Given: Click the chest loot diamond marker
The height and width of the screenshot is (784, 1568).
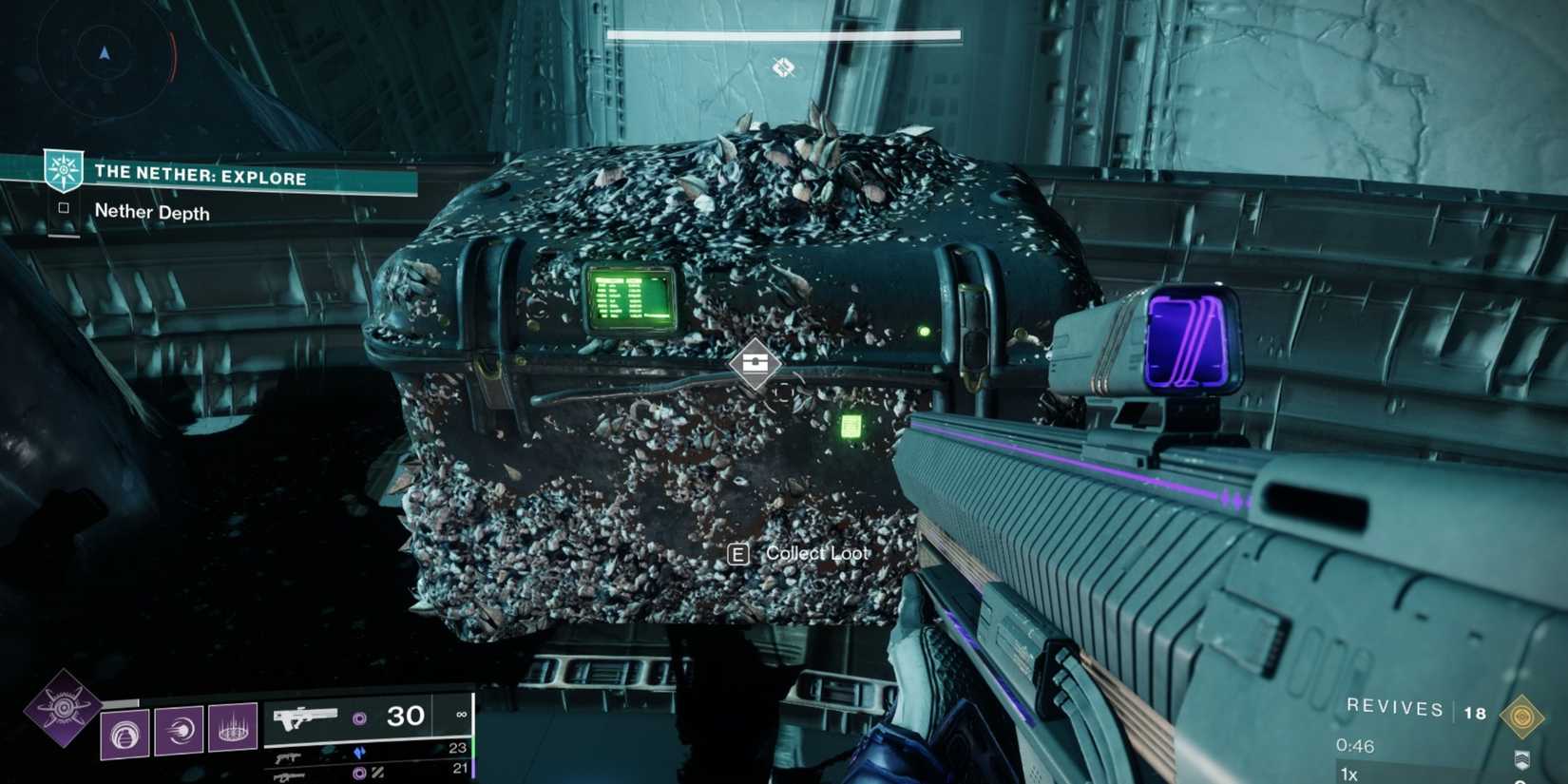Looking at the screenshot, I should coord(755,365).
